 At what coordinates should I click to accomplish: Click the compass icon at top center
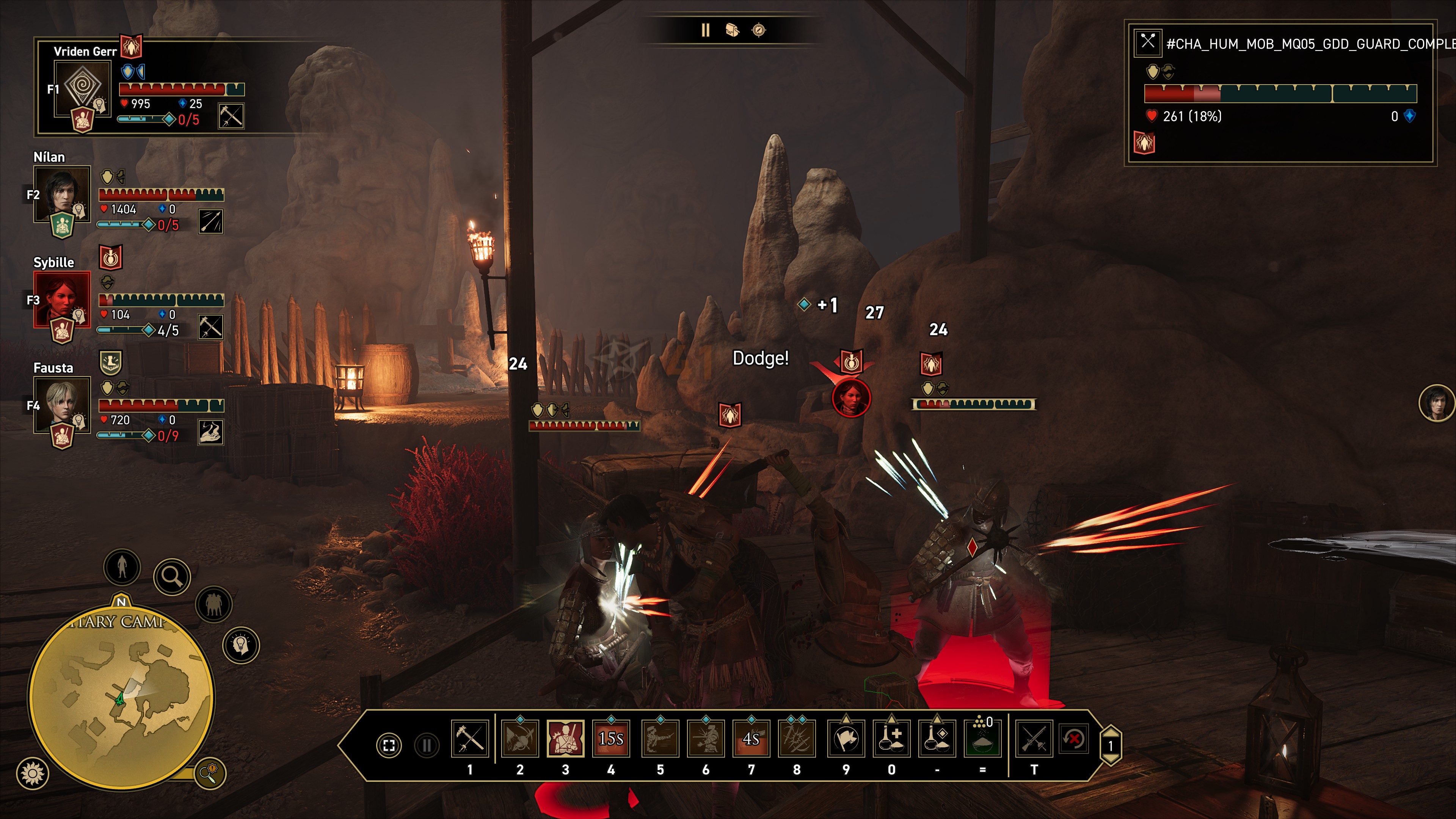click(x=758, y=30)
